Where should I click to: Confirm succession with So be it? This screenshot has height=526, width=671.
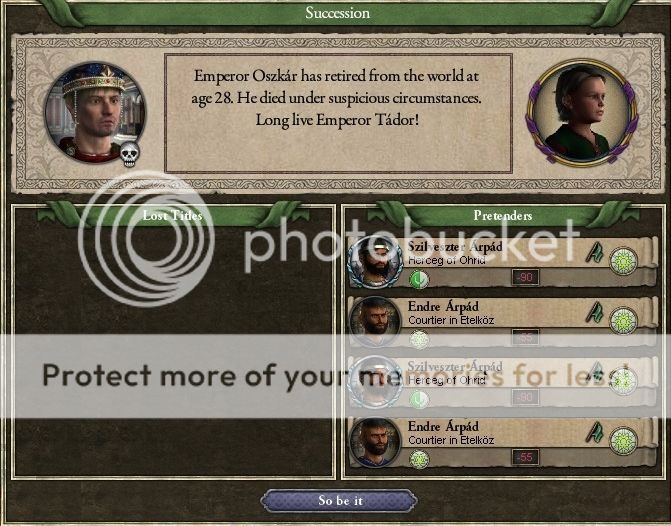click(x=339, y=500)
